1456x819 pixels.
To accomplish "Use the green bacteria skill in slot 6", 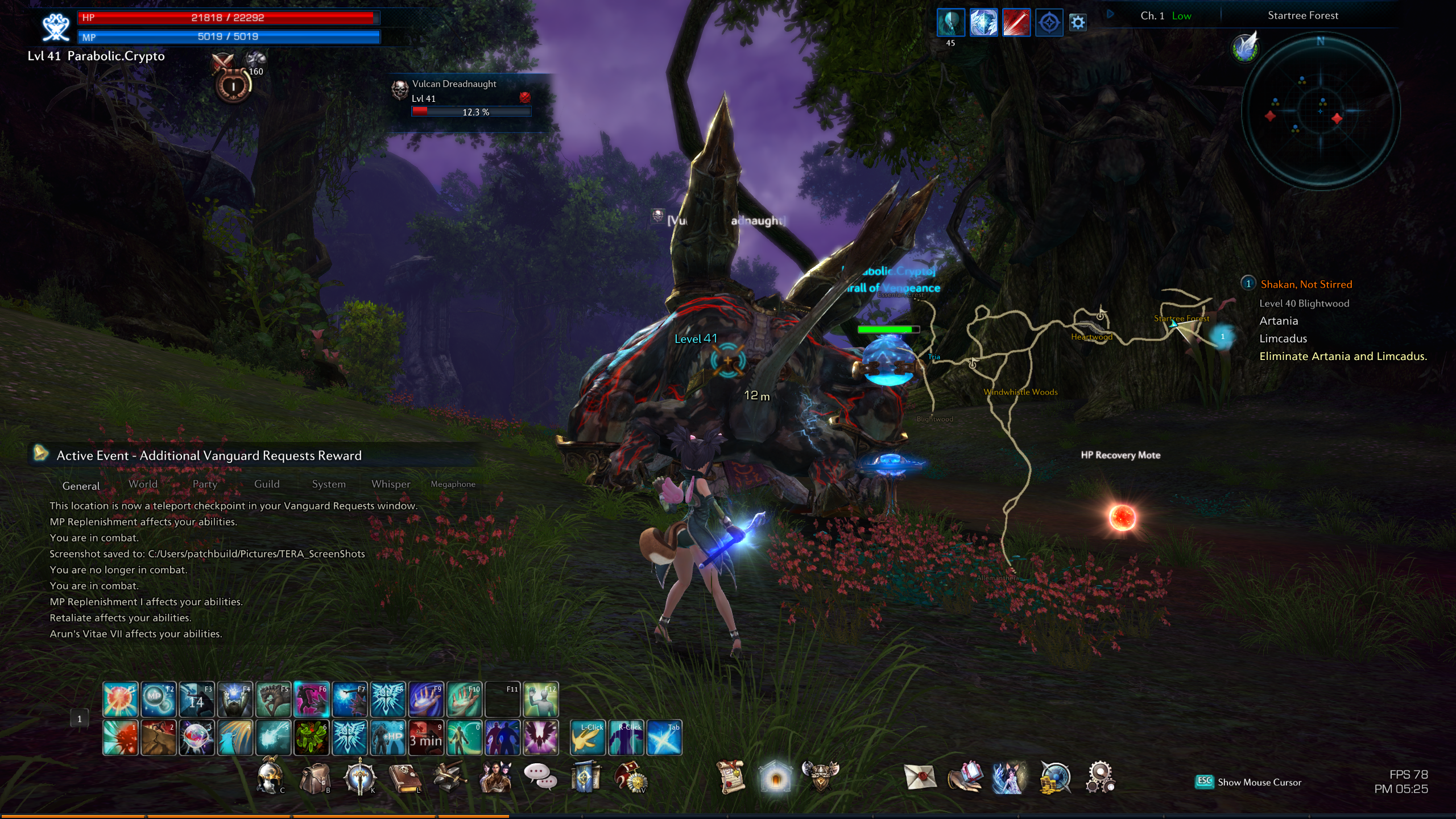I will (x=311, y=738).
